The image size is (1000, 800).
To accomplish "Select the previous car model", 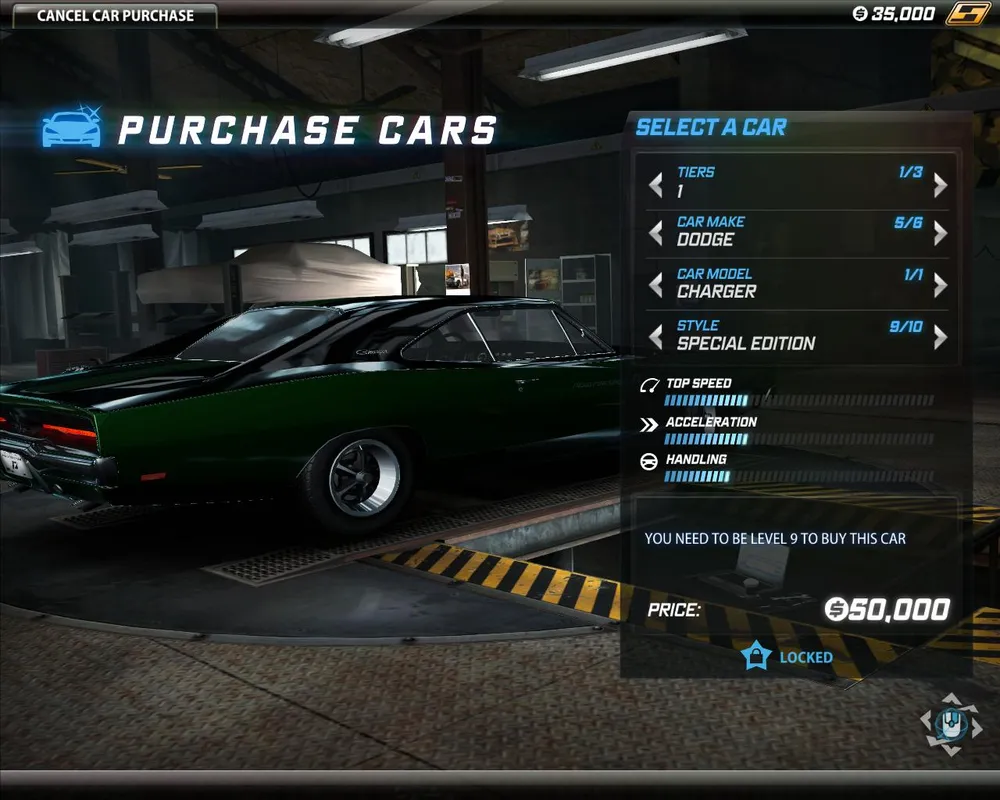I will click(656, 285).
